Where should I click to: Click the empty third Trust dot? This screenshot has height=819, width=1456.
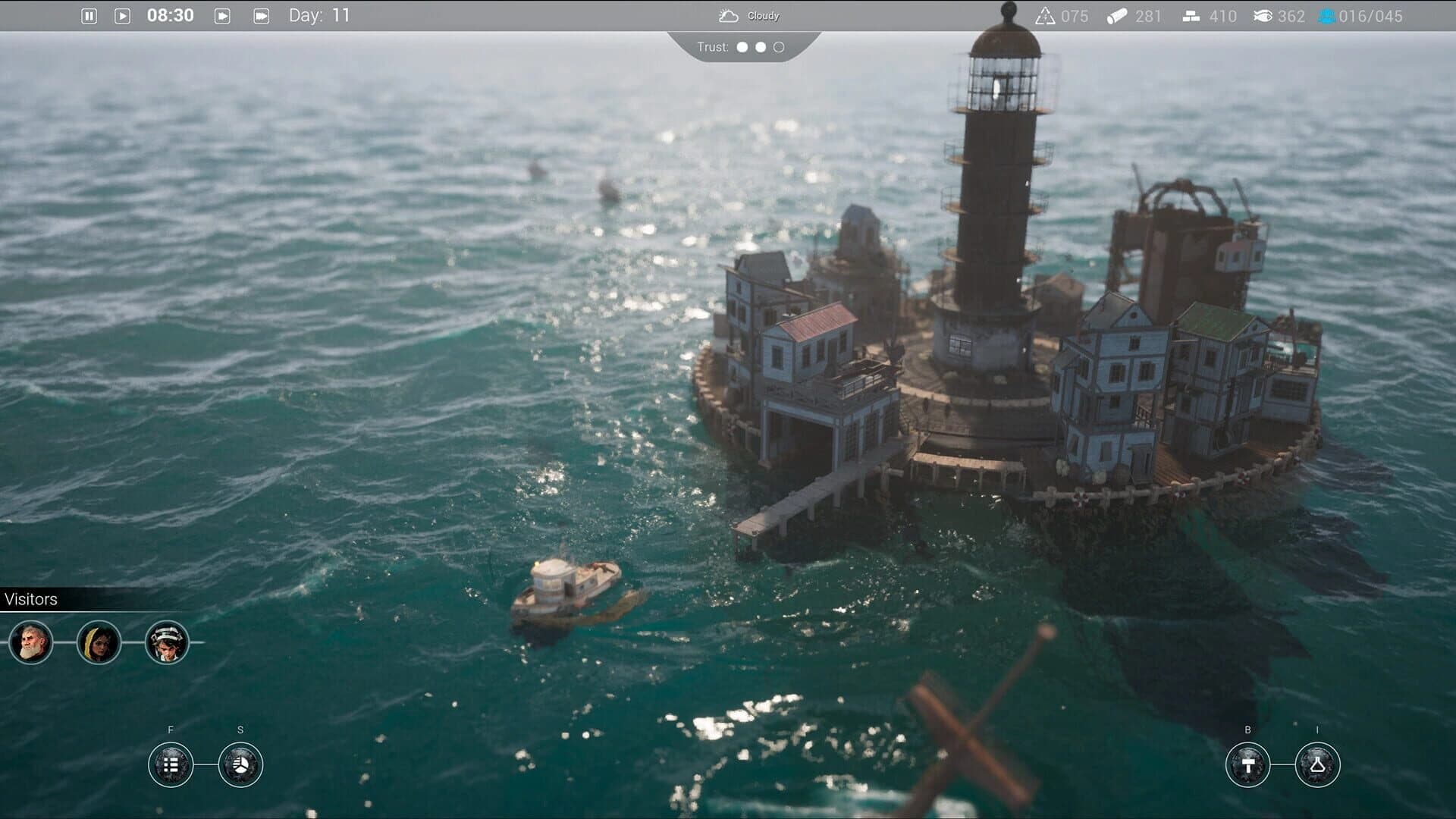[x=779, y=47]
